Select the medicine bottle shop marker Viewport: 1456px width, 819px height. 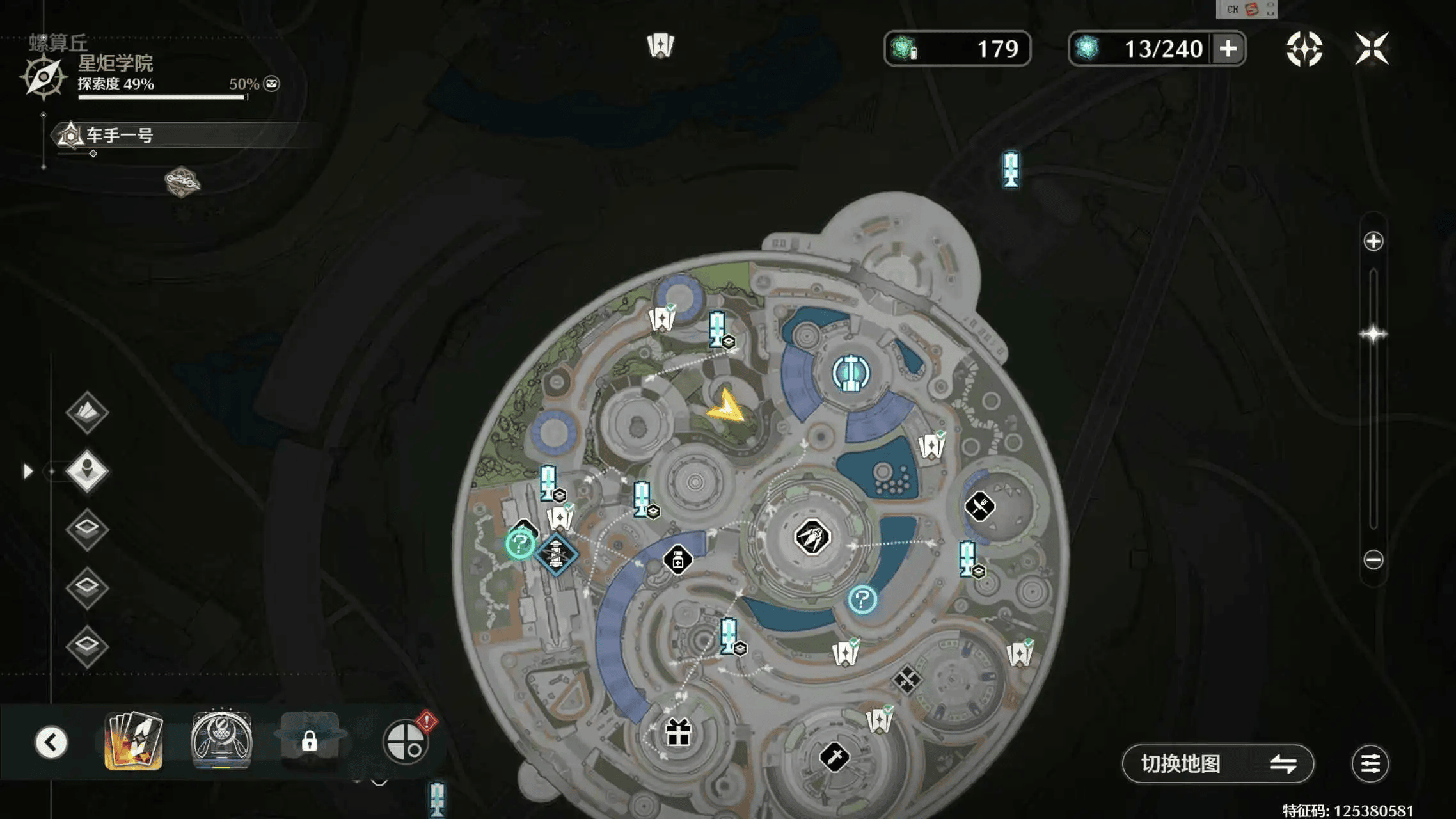(x=677, y=561)
